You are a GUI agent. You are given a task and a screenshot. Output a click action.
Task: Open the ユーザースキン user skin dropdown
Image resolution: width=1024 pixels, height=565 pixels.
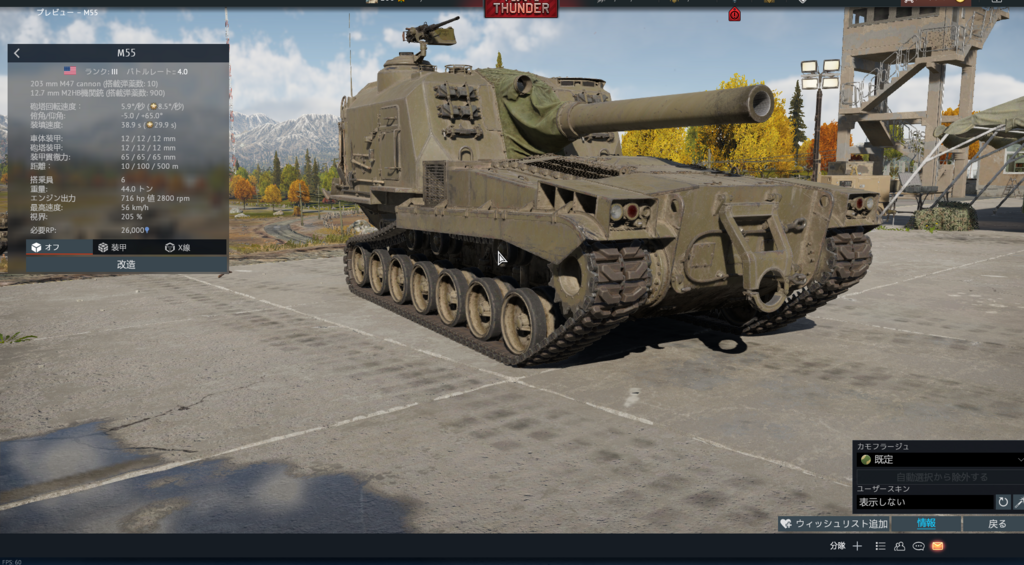pyautogui.click(x=924, y=502)
